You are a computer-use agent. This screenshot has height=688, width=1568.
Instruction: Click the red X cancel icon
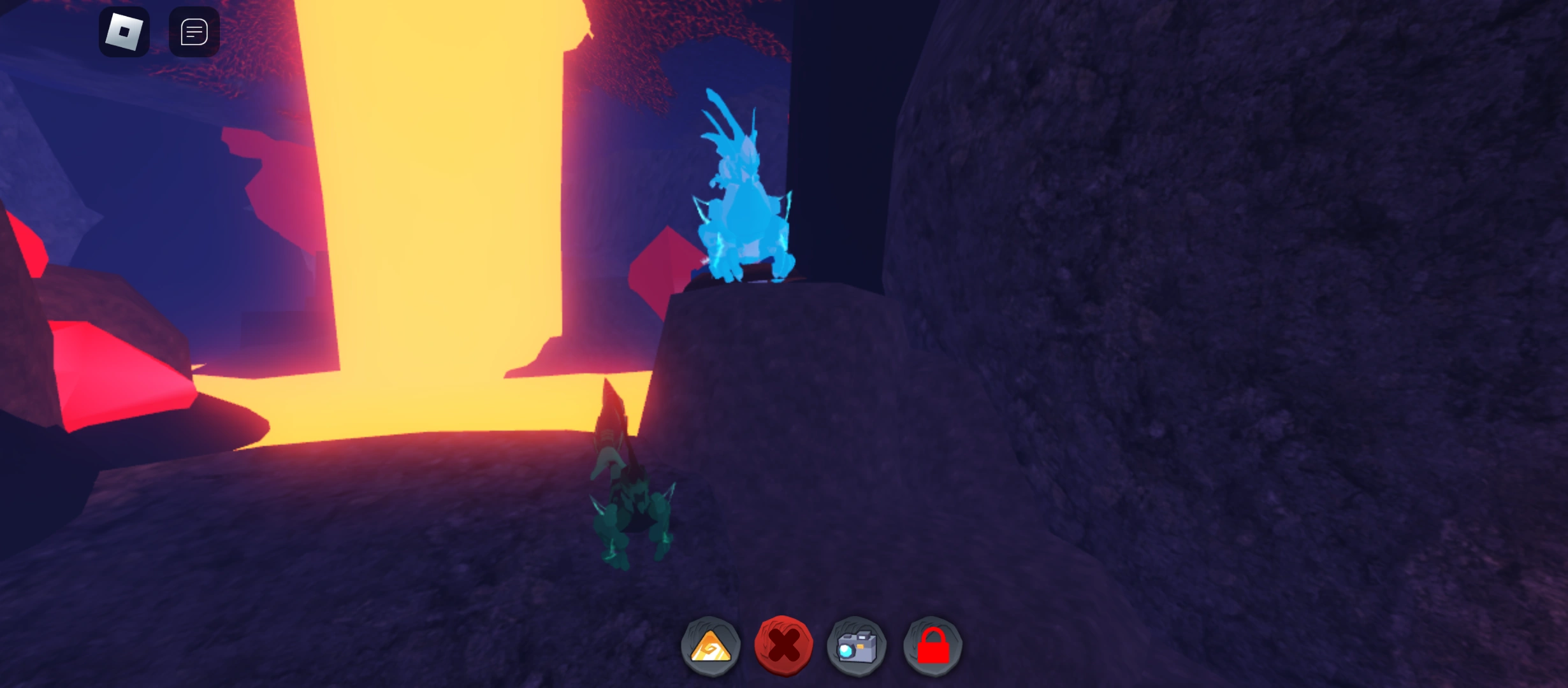(784, 645)
